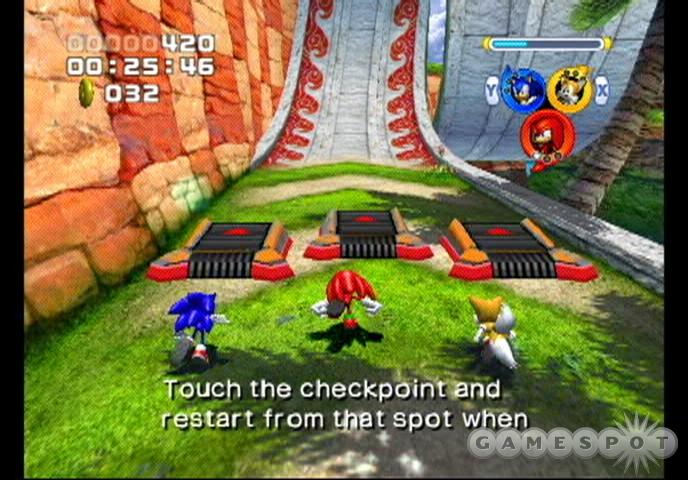Select the Sonic character portrait
688x480 pixels.
[522, 91]
